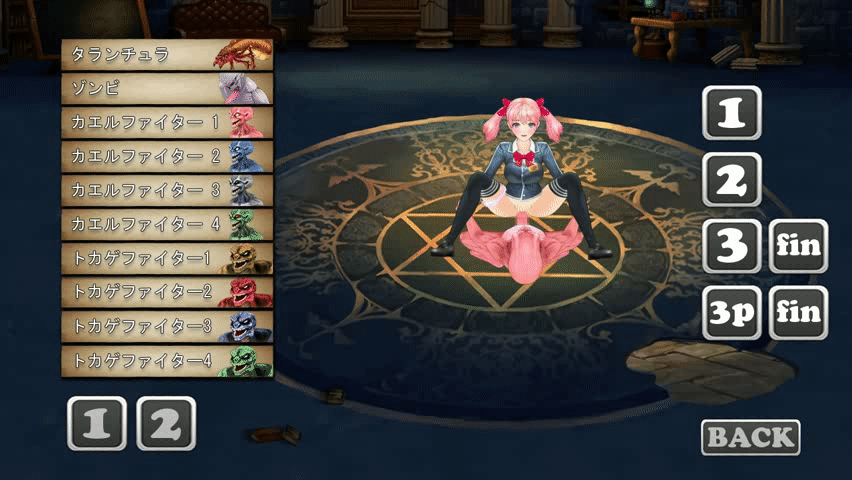The image size is (852, 480).
Task: Click the 3 button beside fin
Action: [732, 246]
